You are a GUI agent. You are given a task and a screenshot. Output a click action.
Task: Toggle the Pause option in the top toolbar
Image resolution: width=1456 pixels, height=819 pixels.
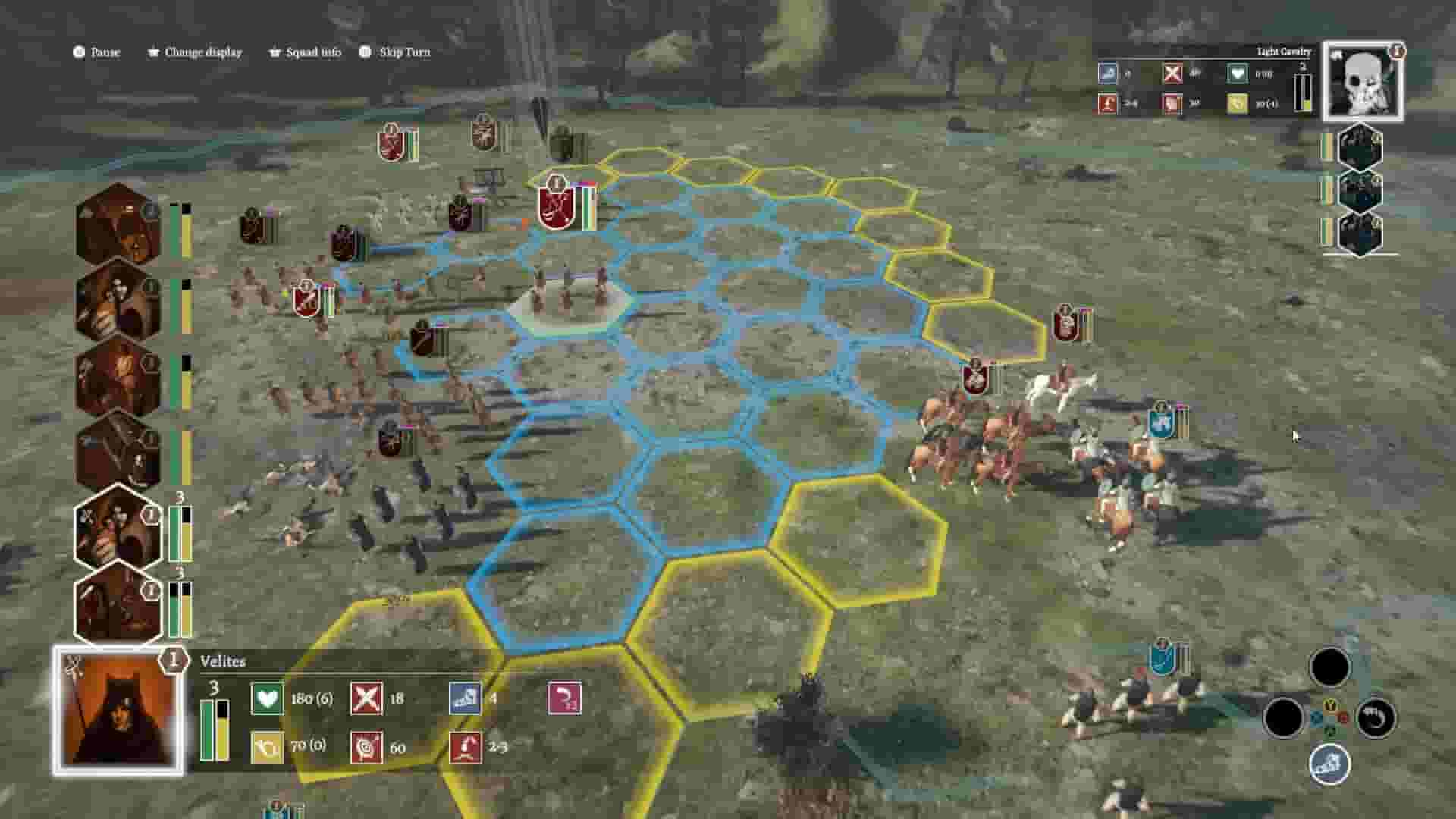click(x=97, y=52)
